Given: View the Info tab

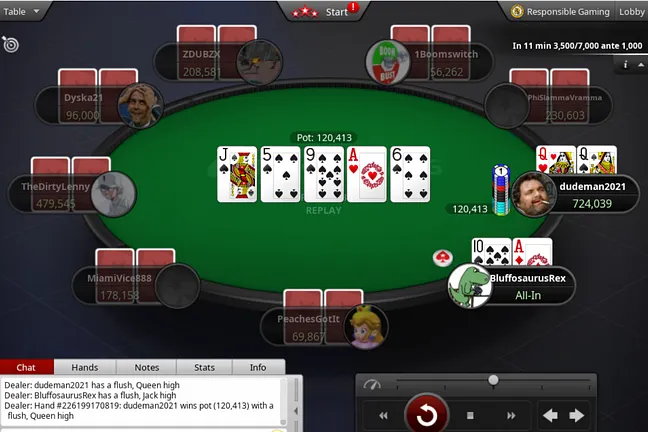Looking at the screenshot, I should pyautogui.click(x=258, y=367).
